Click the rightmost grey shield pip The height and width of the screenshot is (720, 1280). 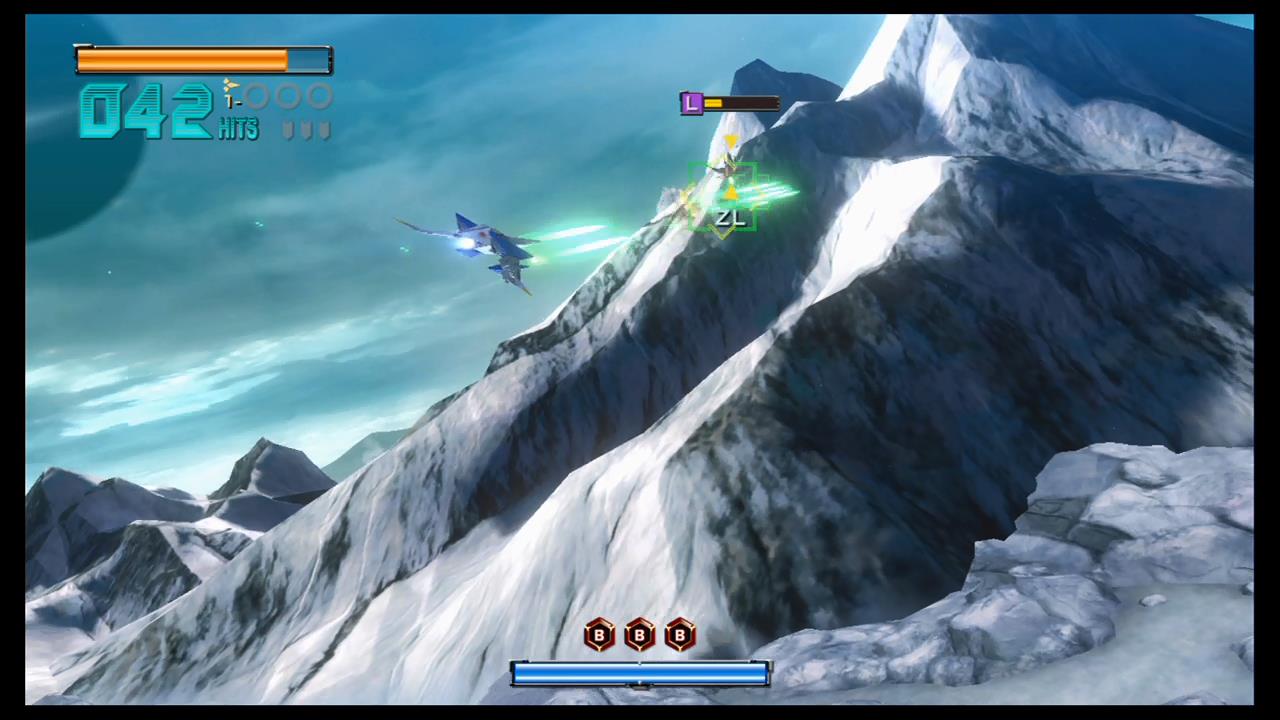point(323,130)
